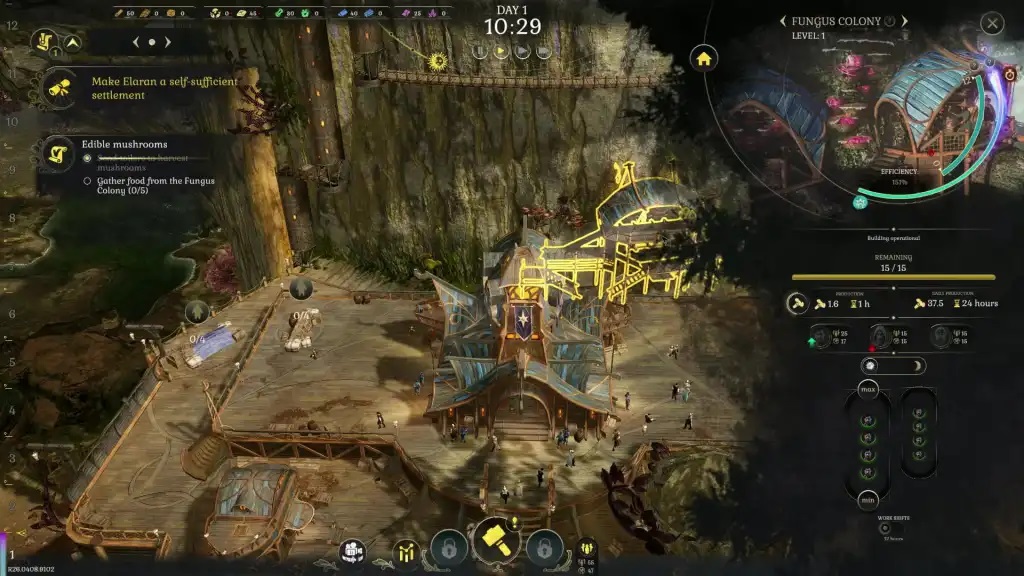Set game speed to fastest

coord(546,51)
